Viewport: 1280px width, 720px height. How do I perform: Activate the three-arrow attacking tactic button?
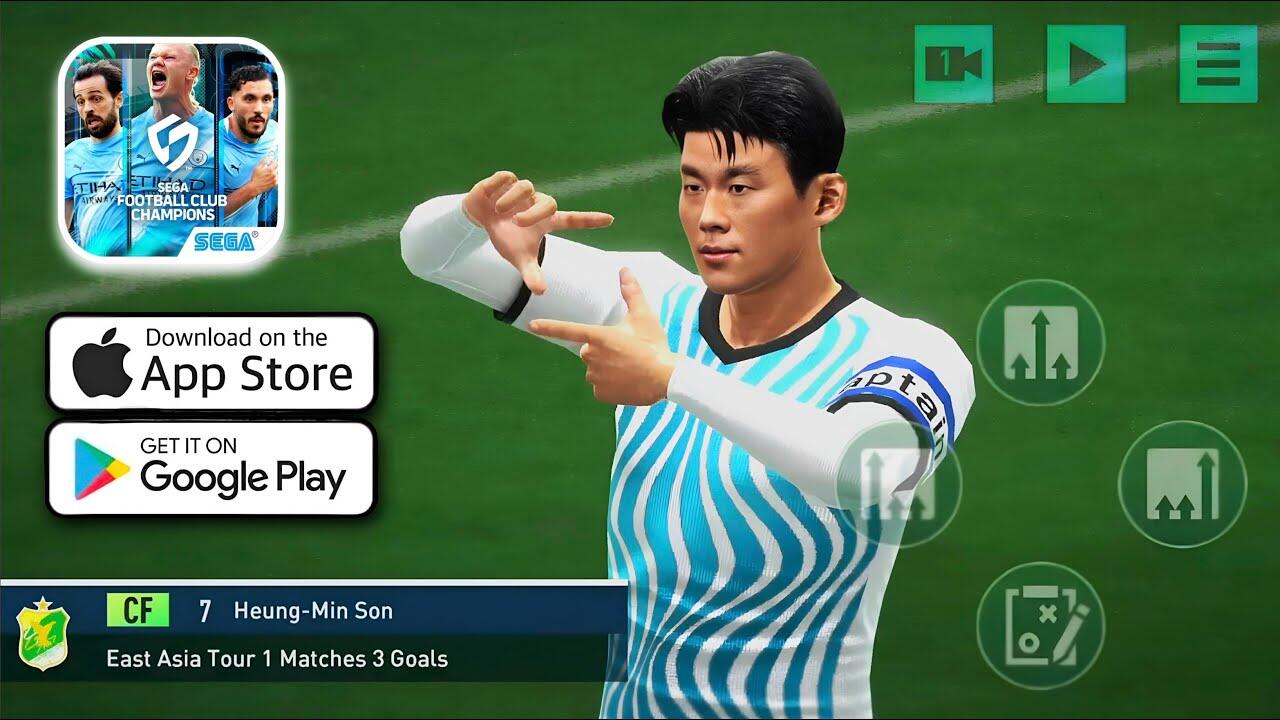pos(1040,342)
